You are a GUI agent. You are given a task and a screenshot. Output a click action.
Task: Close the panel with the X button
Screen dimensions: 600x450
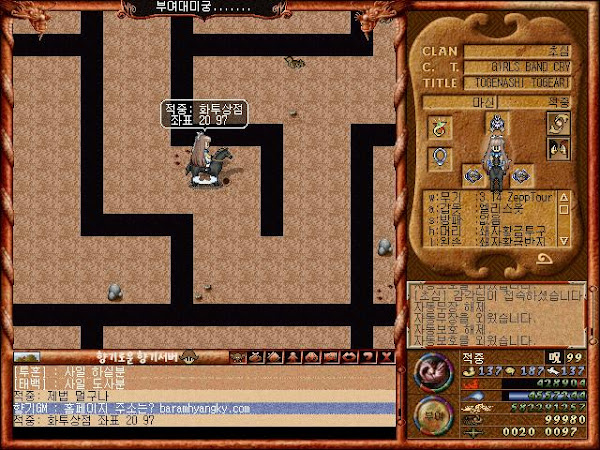(384, 357)
